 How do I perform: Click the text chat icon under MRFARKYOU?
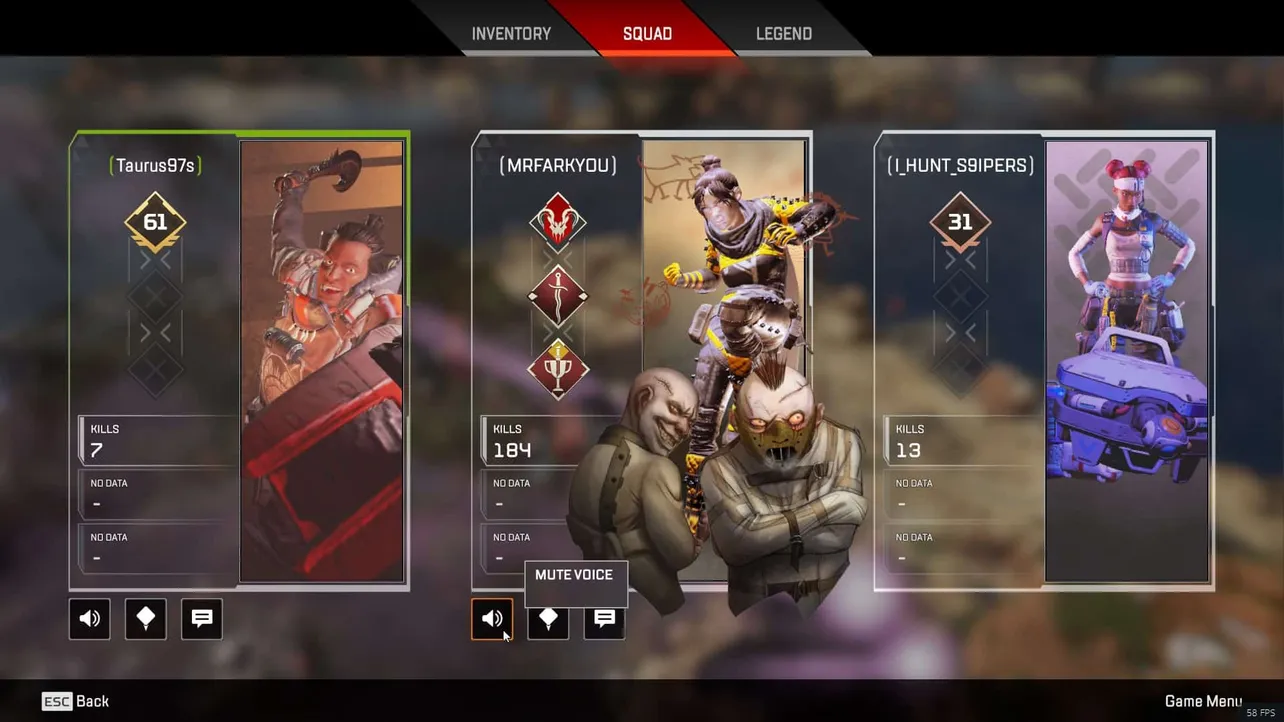(x=604, y=619)
